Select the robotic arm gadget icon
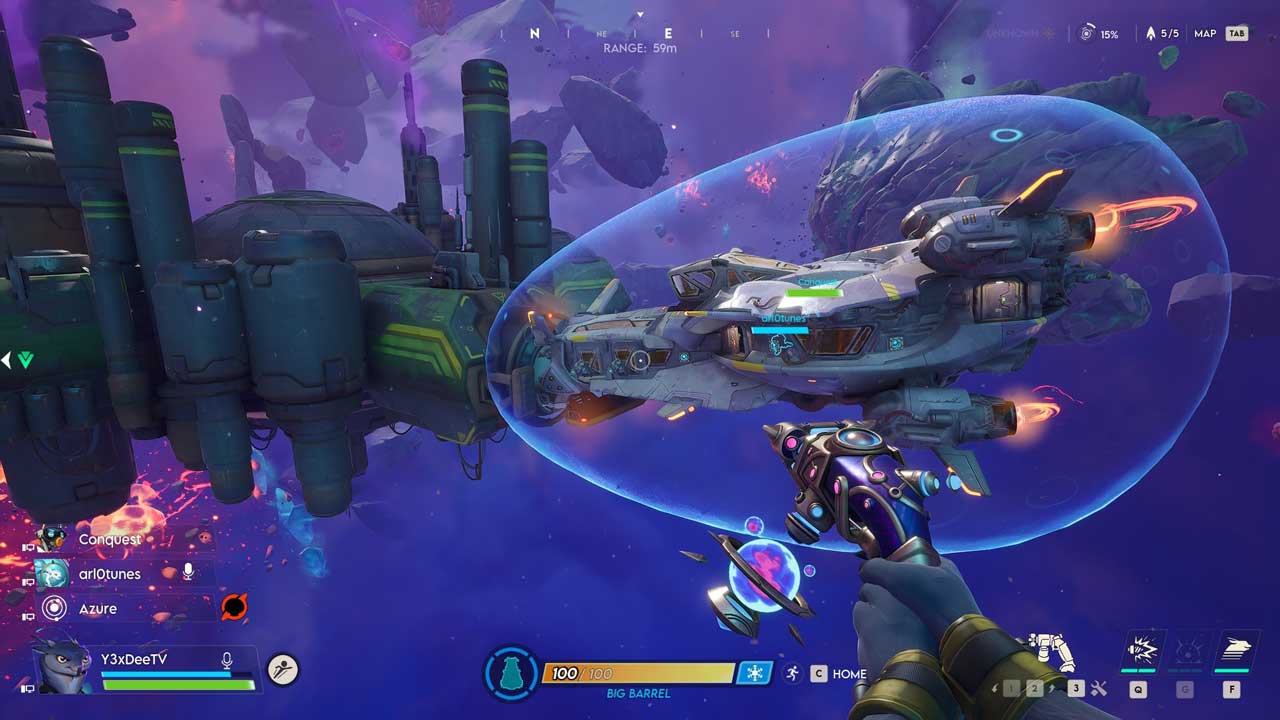The image size is (1280, 720). click(x=1055, y=652)
